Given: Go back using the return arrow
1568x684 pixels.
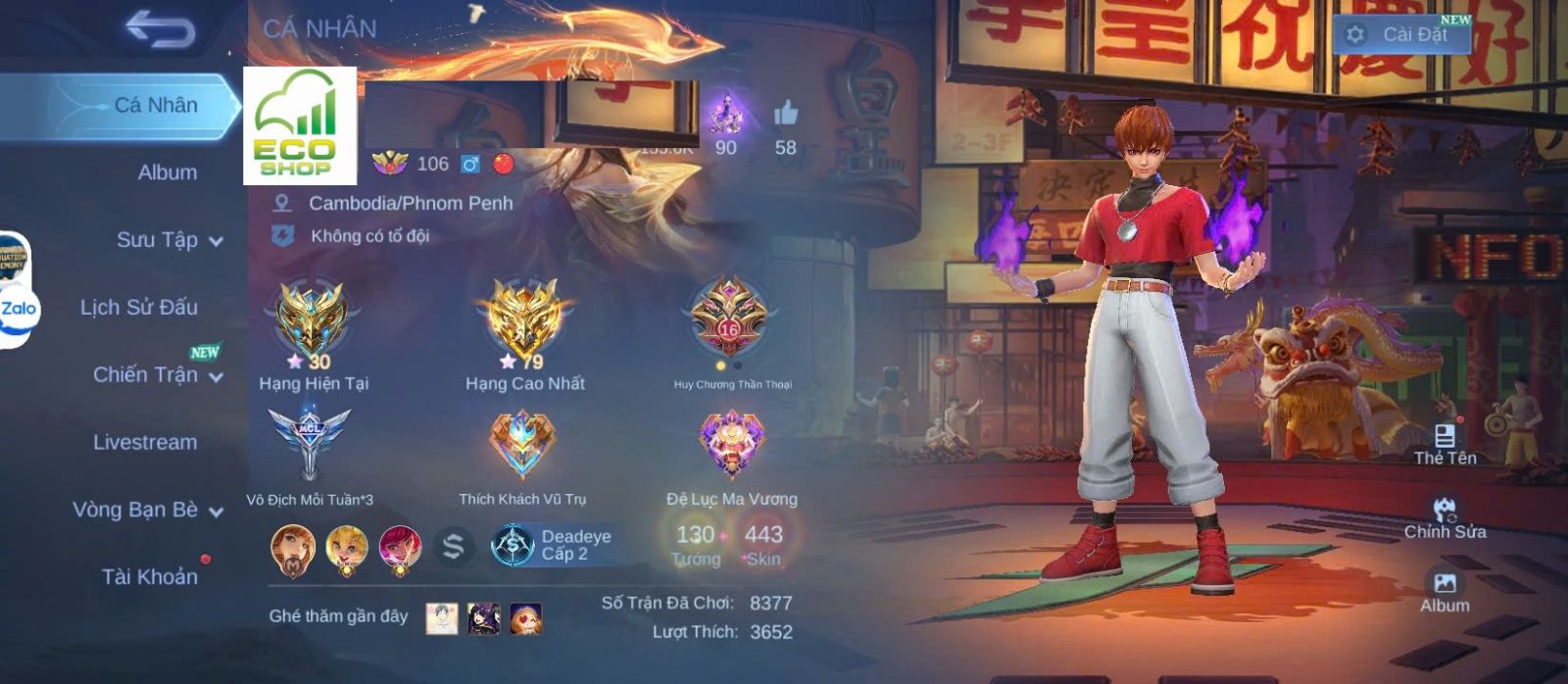Looking at the screenshot, I should 160,30.
